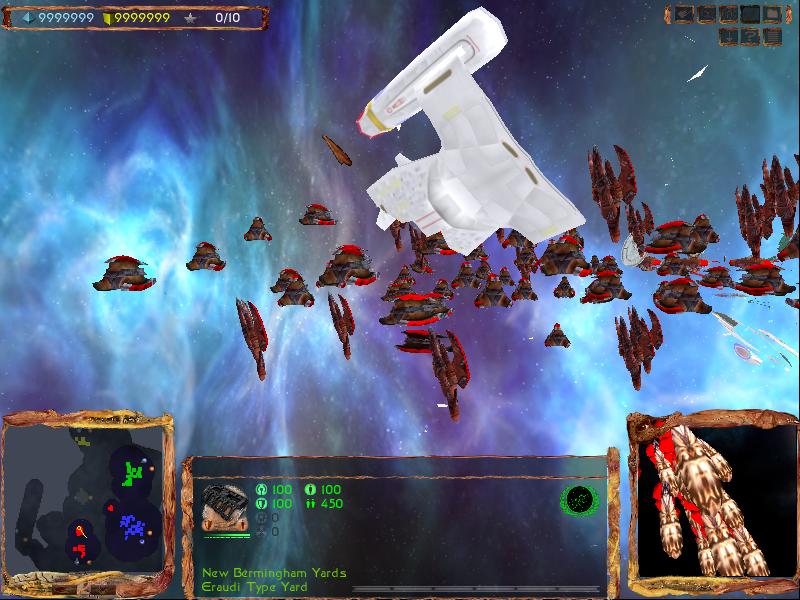Click the down arrow button
Screen dimensions: 800x600
[x=728, y=36]
